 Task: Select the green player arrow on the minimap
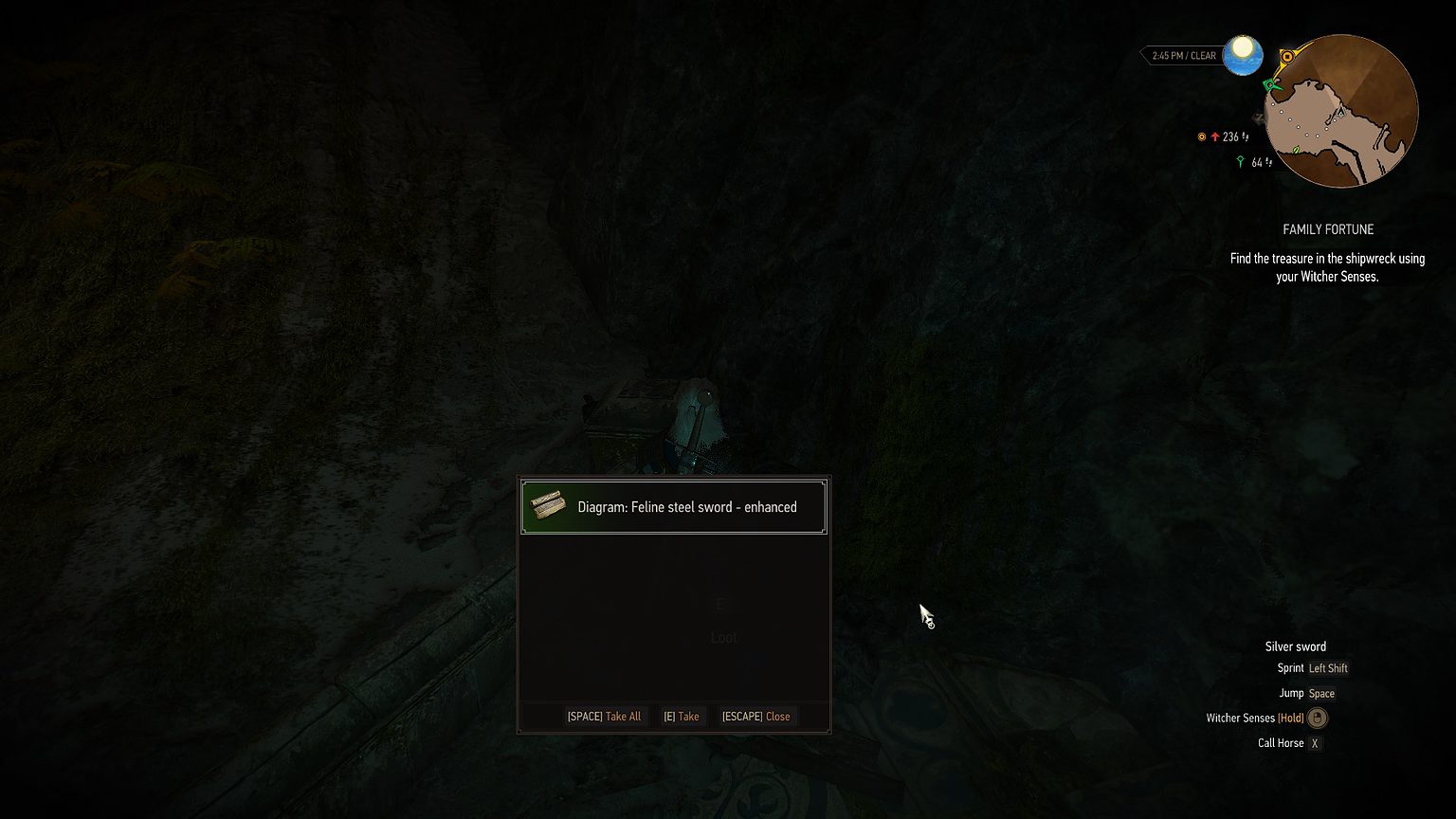pyautogui.click(x=1271, y=85)
